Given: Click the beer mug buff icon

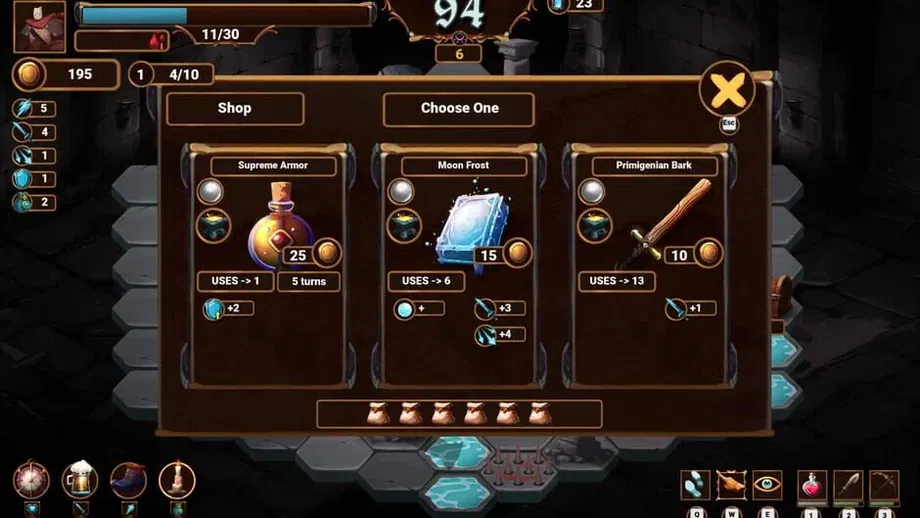Looking at the screenshot, I should [80, 479].
